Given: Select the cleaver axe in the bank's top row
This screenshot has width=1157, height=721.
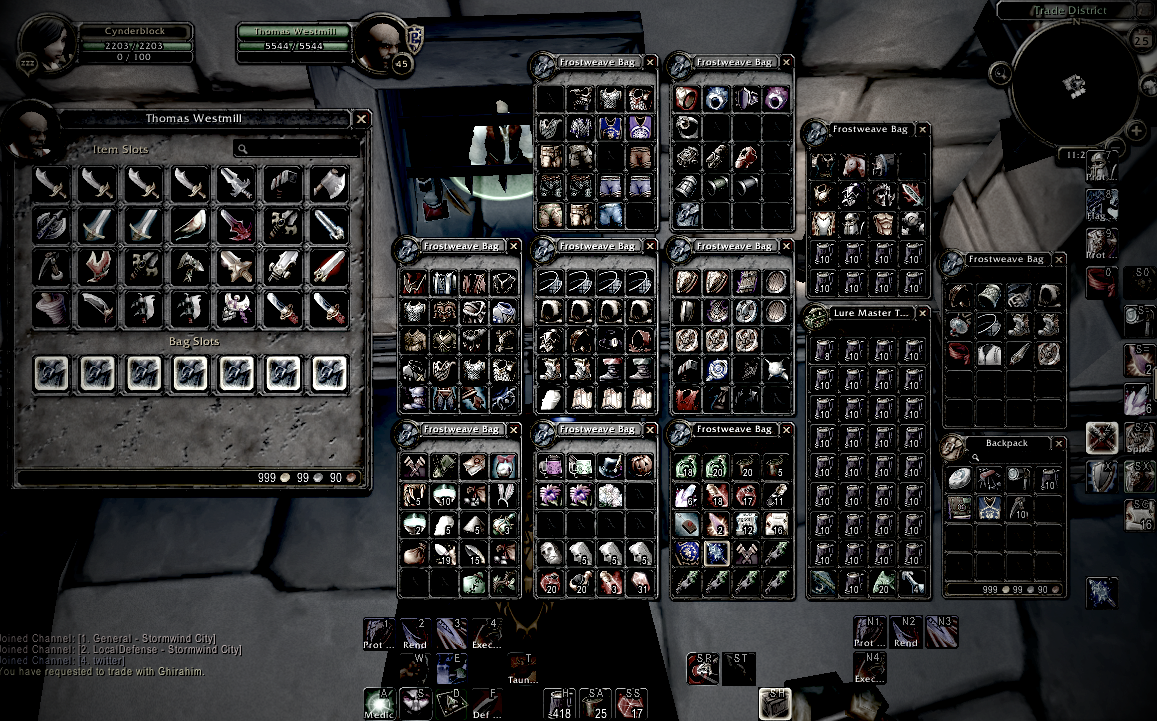Looking at the screenshot, I should (x=328, y=183).
